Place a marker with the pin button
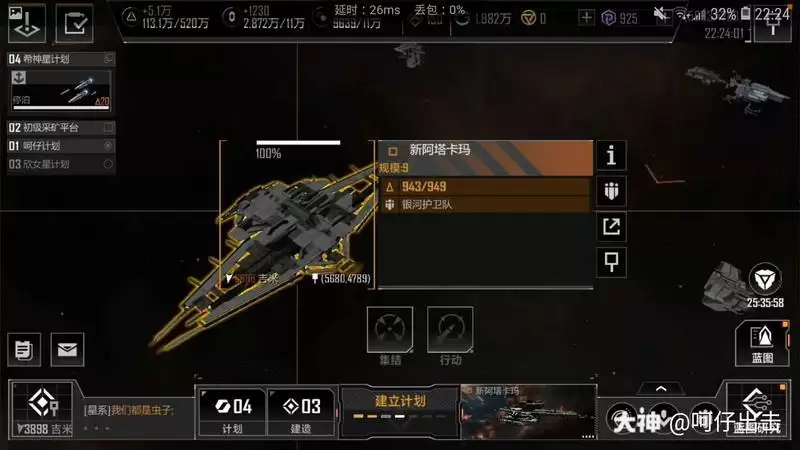The width and height of the screenshot is (800, 450). click(x=610, y=262)
